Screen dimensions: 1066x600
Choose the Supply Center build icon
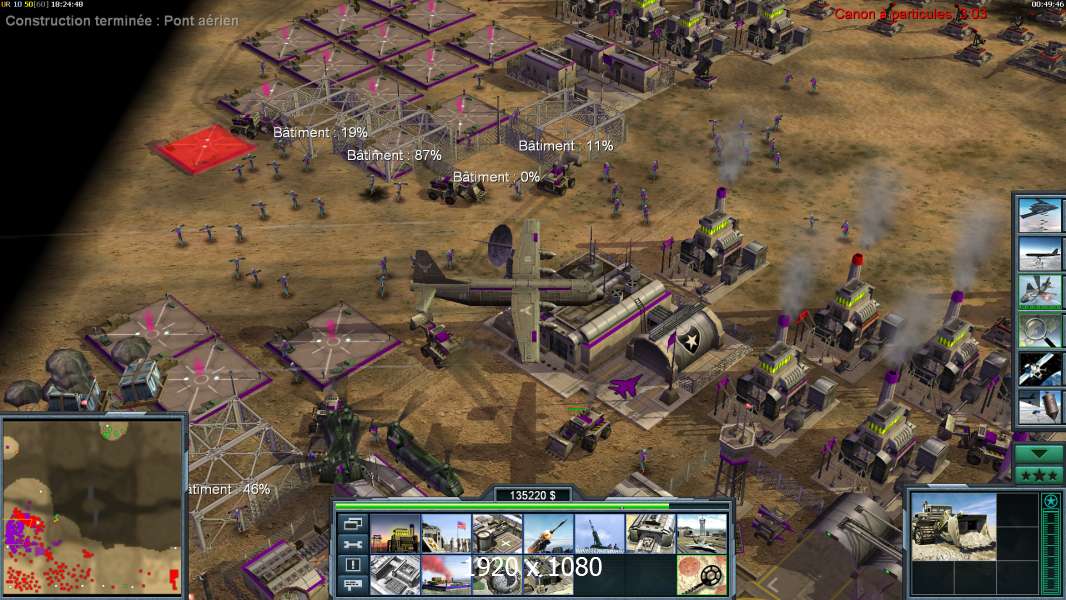tap(497, 534)
